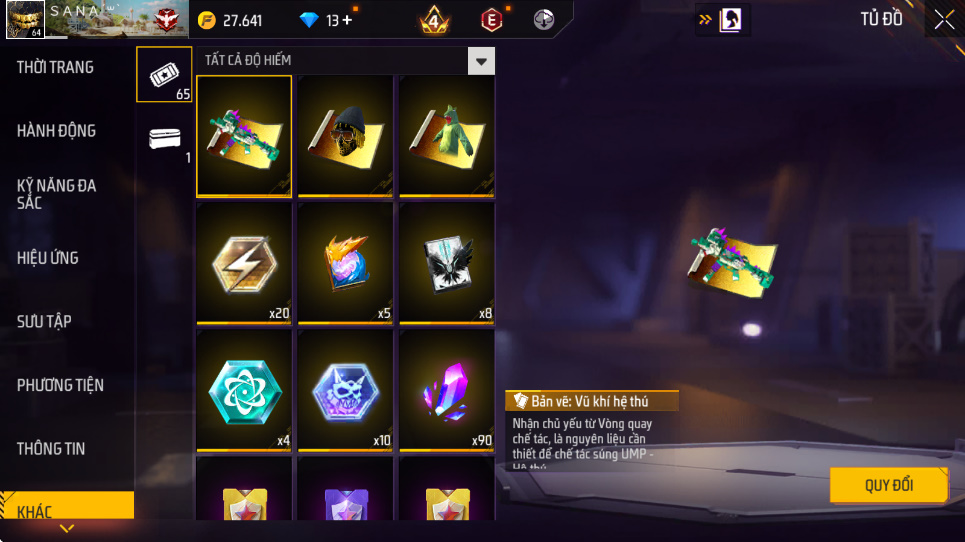Open the Tất Cả Độ Hiếm rarity dropdown
The height and width of the screenshot is (542, 965).
482,61
